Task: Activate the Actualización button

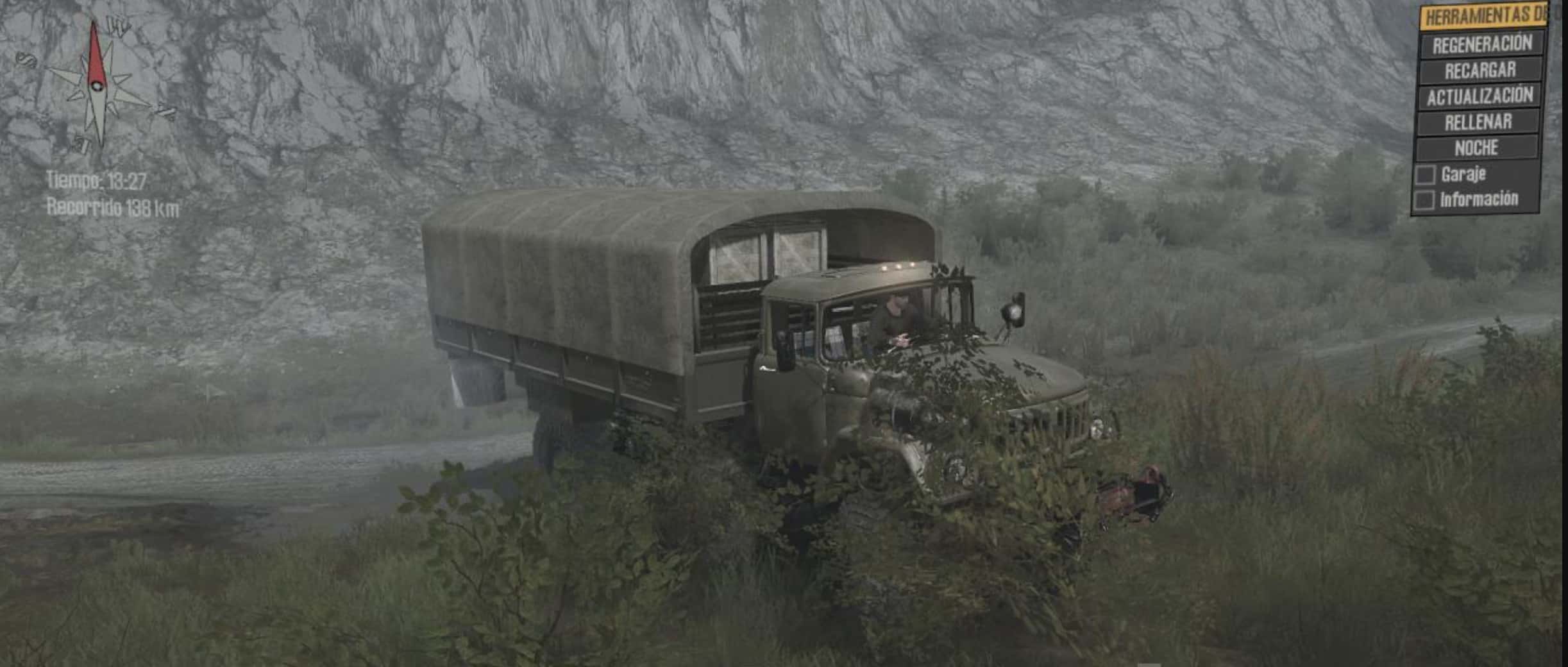Action: pyautogui.click(x=1479, y=97)
